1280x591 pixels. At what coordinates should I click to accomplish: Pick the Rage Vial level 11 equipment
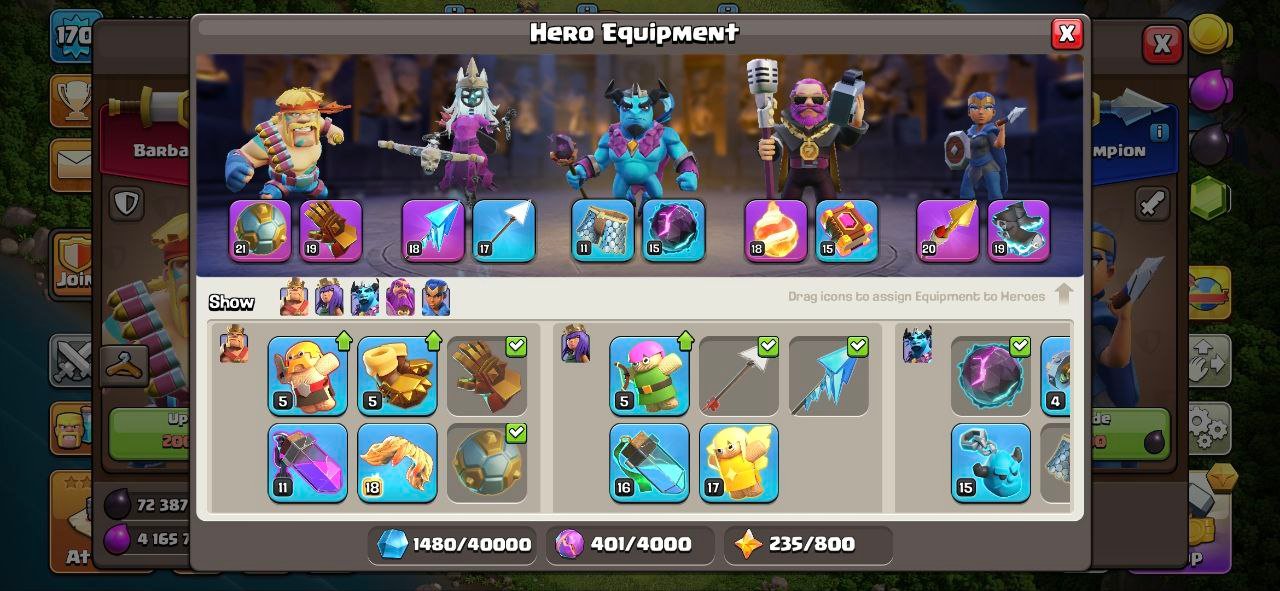pyautogui.click(x=307, y=462)
